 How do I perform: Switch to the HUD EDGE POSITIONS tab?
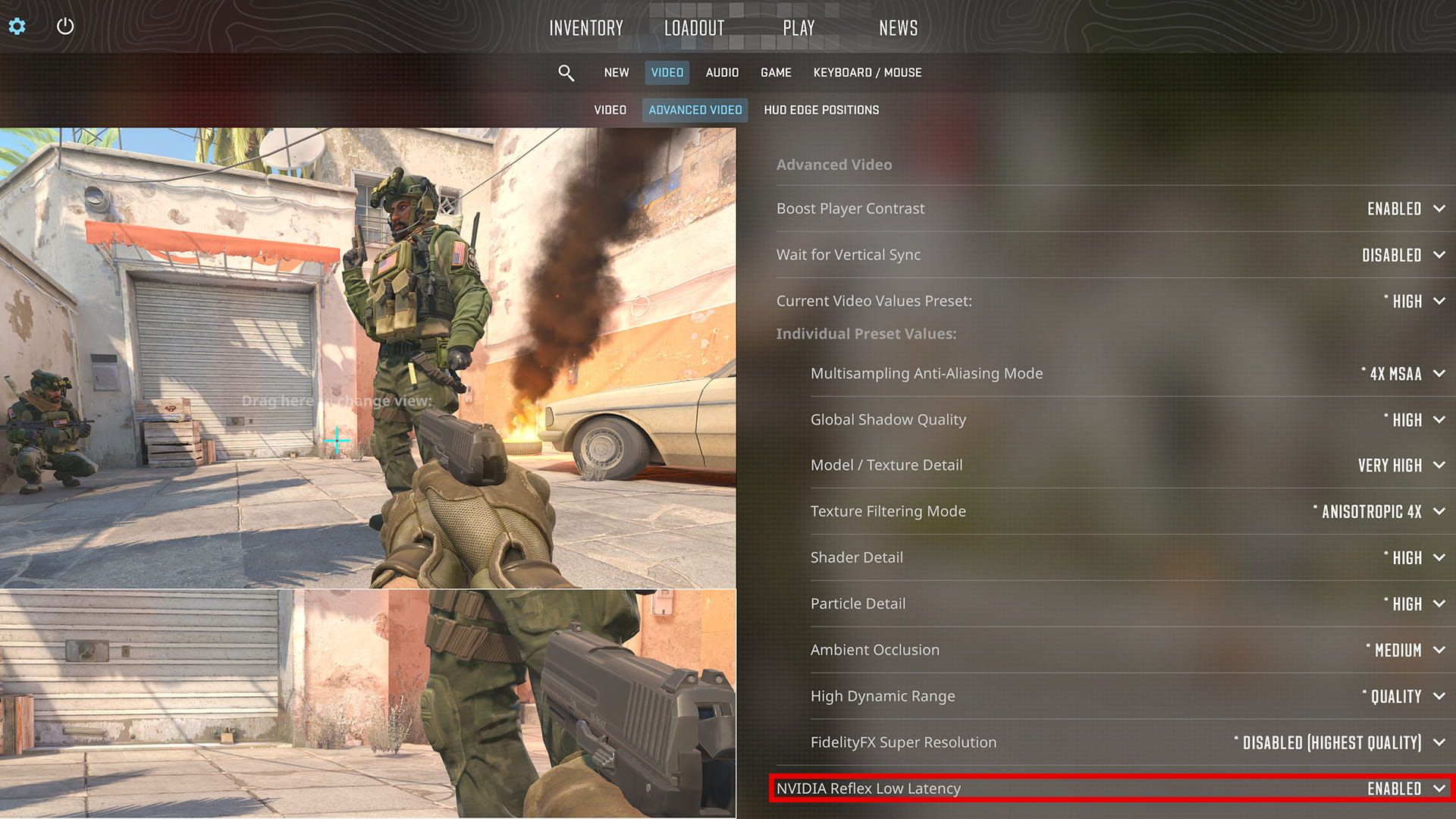click(821, 109)
